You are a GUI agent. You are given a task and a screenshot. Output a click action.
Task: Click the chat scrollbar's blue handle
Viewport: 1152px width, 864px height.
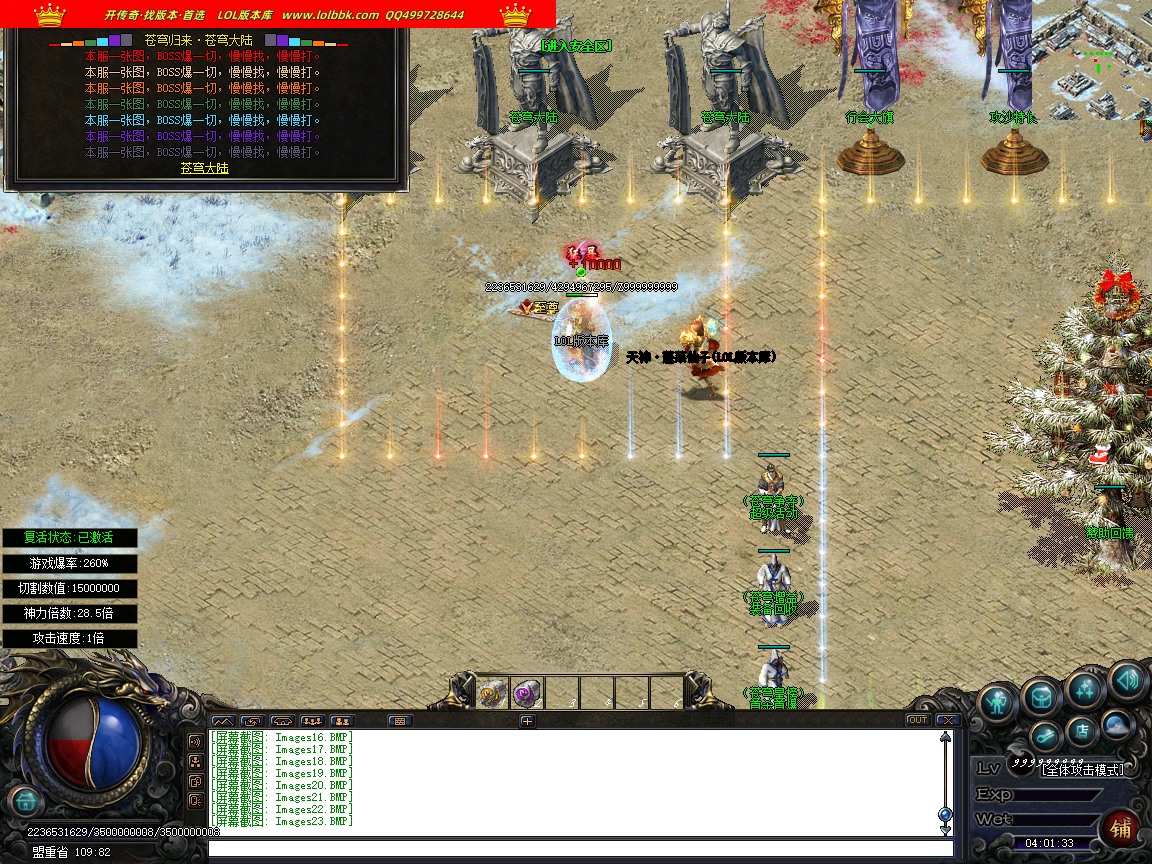coord(945,814)
